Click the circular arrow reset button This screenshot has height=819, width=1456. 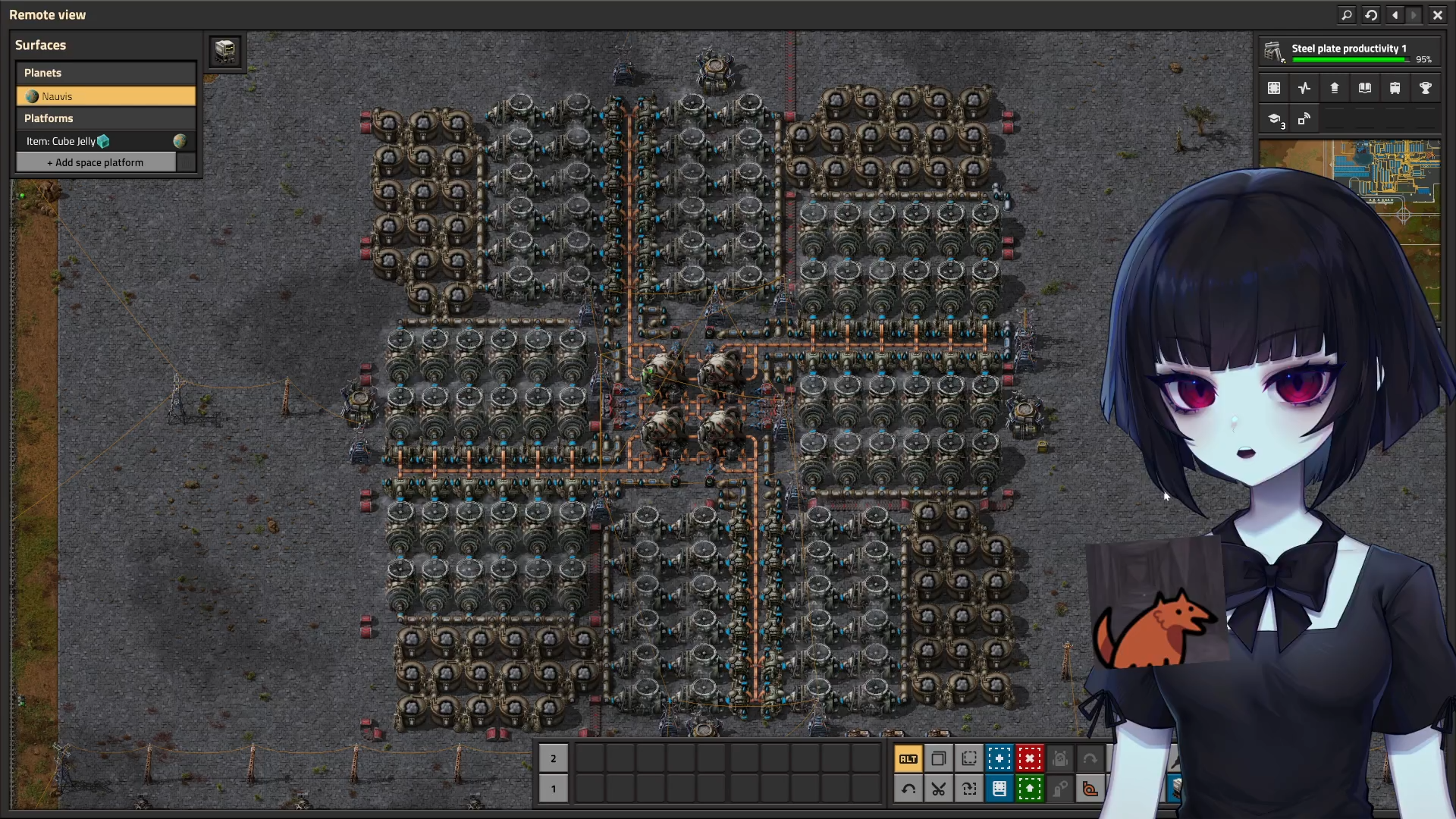click(1371, 14)
